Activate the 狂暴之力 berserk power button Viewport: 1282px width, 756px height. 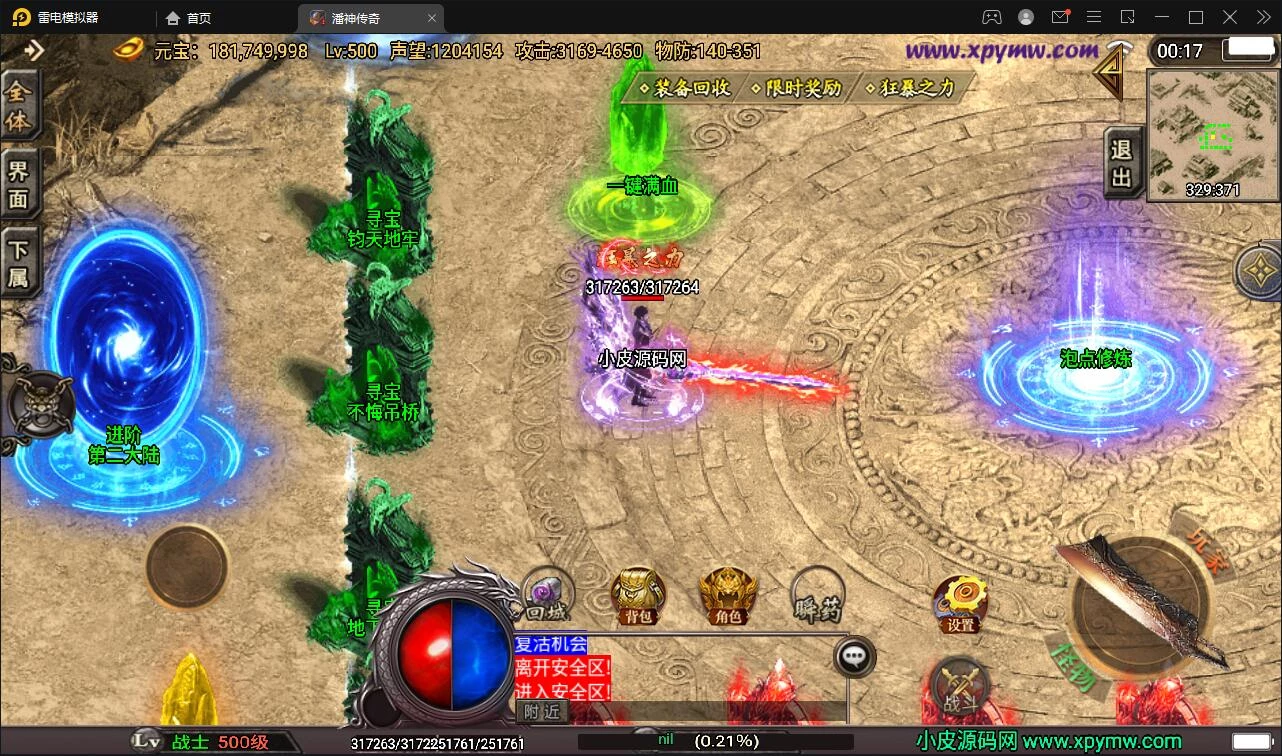tap(910, 88)
